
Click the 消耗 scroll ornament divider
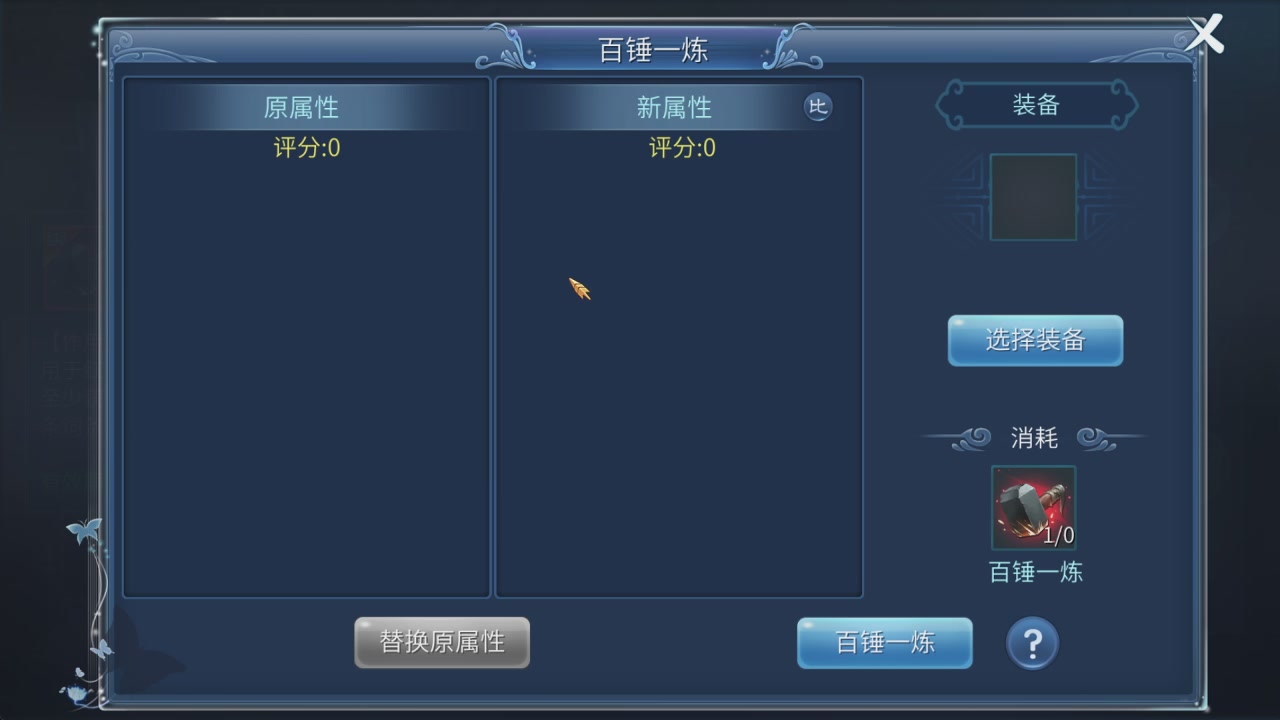click(1034, 436)
